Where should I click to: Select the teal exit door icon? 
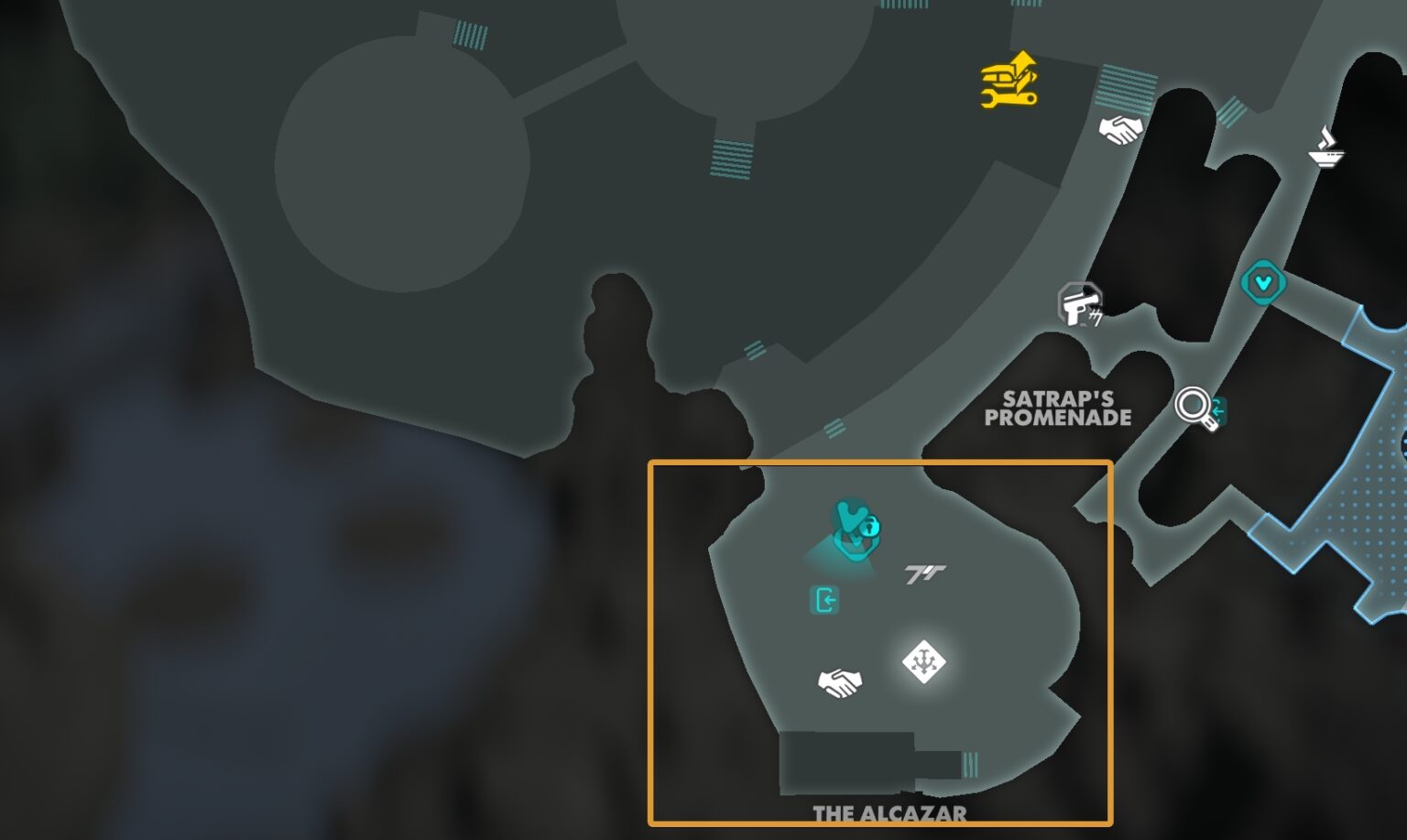click(x=826, y=601)
